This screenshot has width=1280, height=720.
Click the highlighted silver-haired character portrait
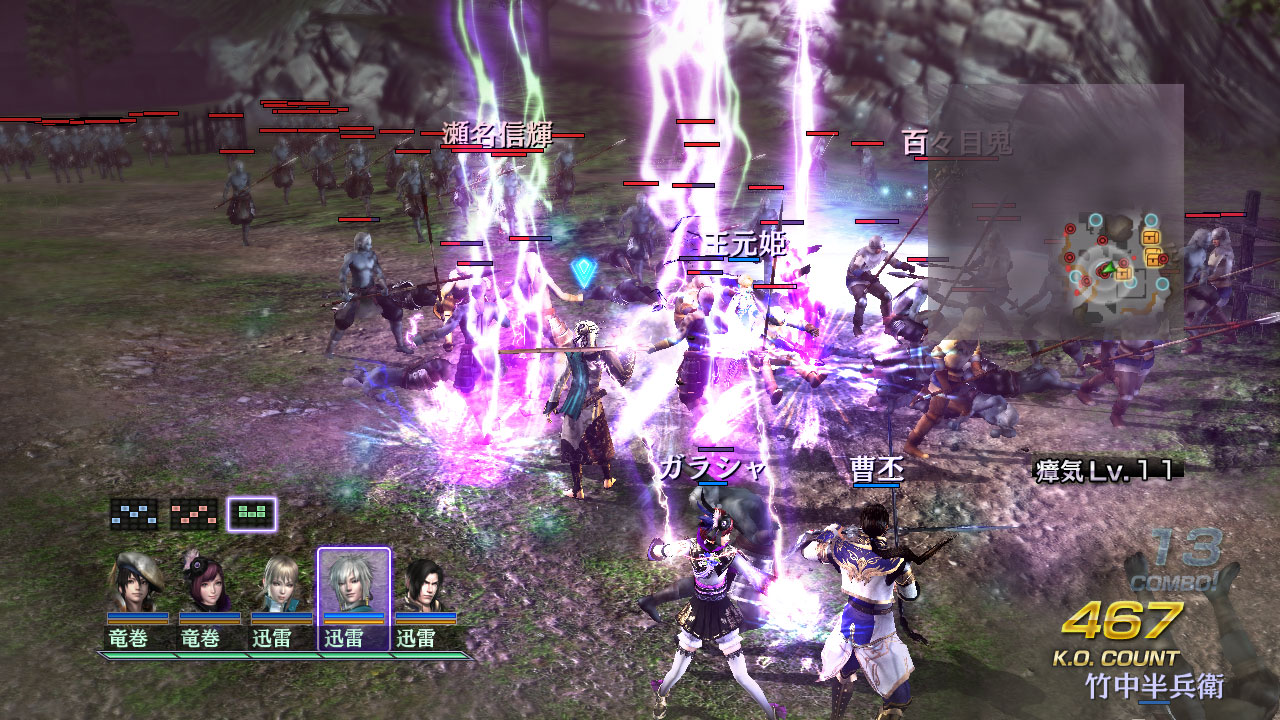pos(352,582)
